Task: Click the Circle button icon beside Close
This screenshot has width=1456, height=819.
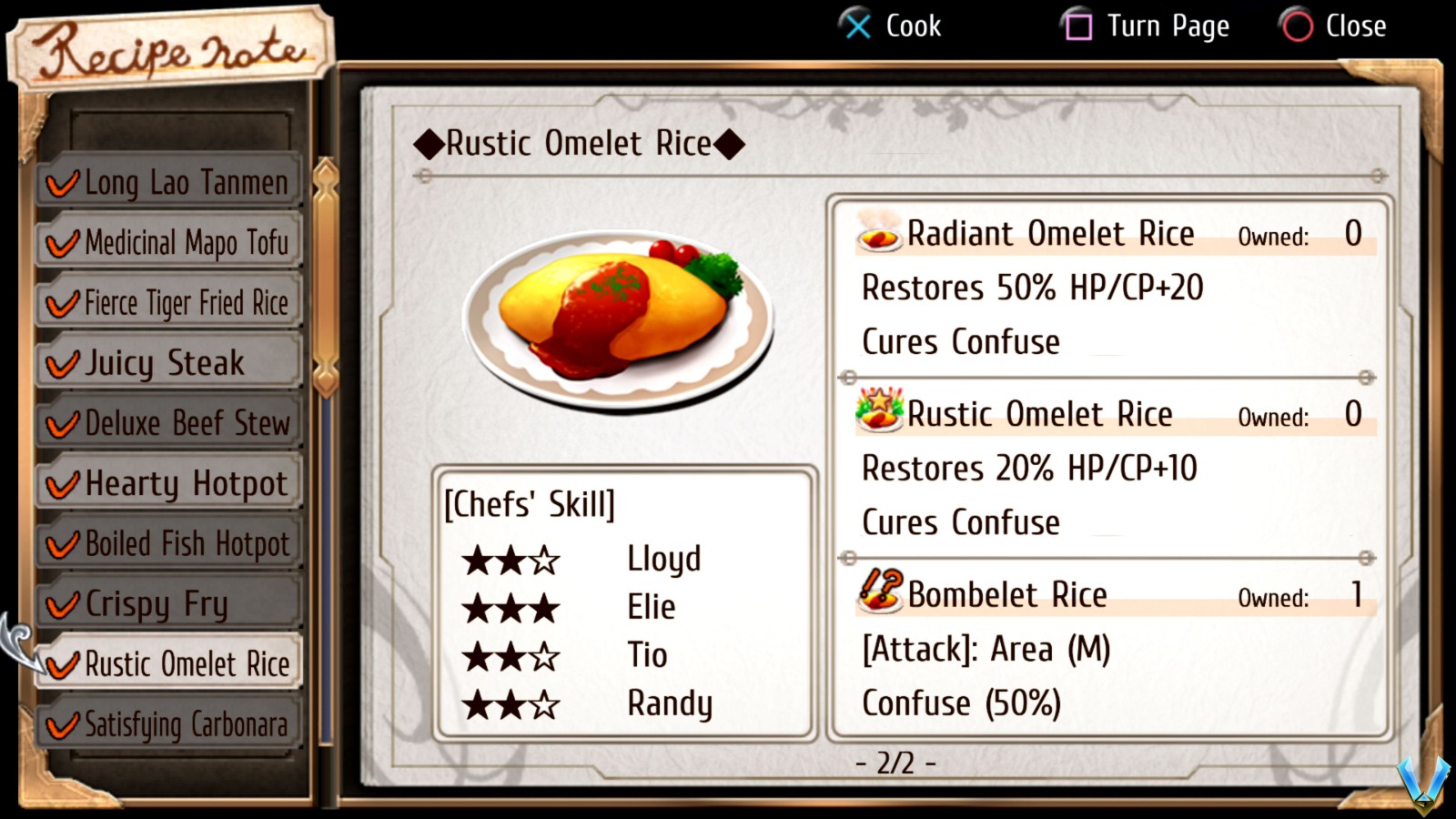Action: point(1299,26)
